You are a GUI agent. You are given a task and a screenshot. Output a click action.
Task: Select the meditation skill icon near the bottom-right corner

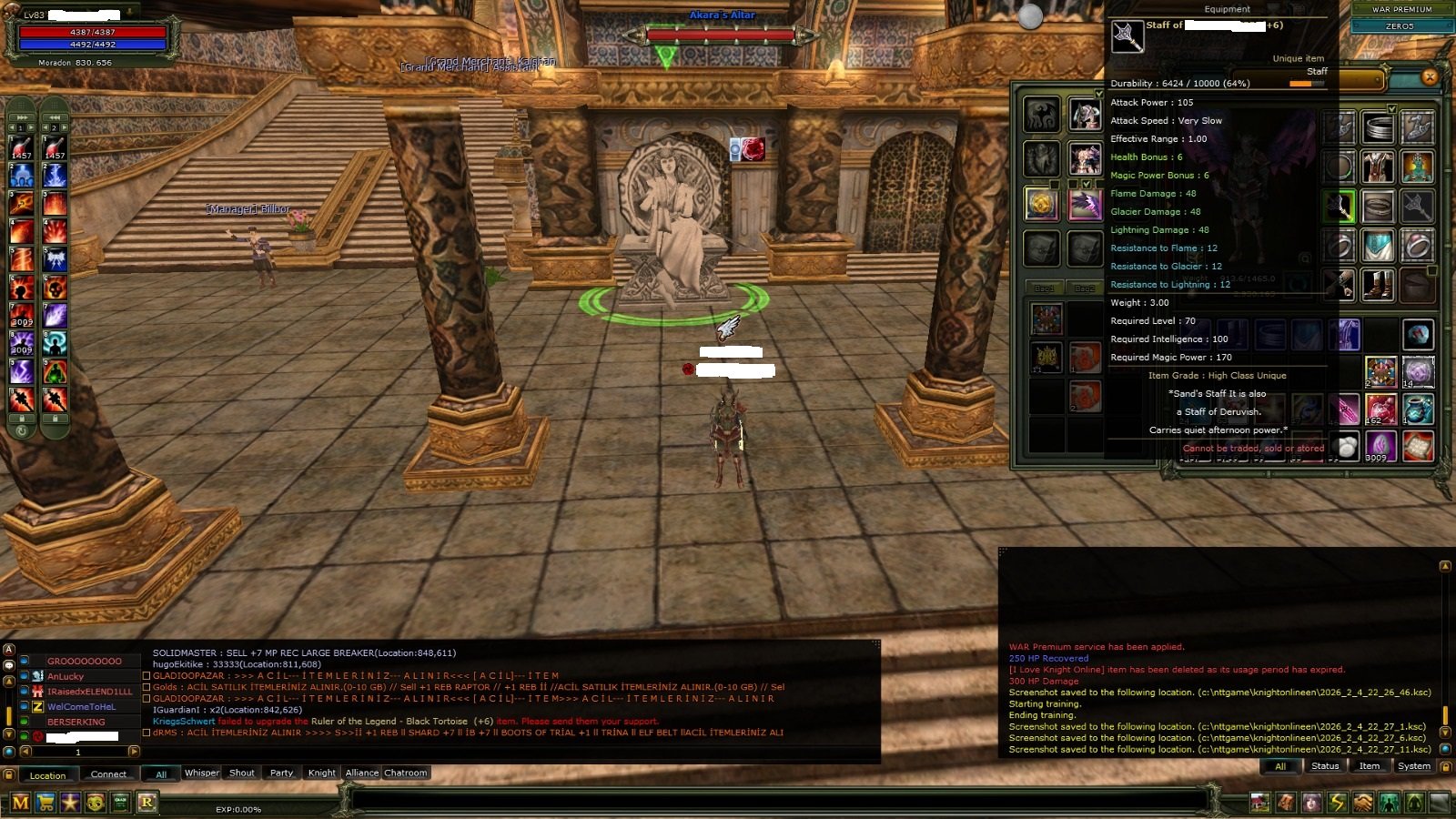pyautogui.click(x=1413, y=802)
